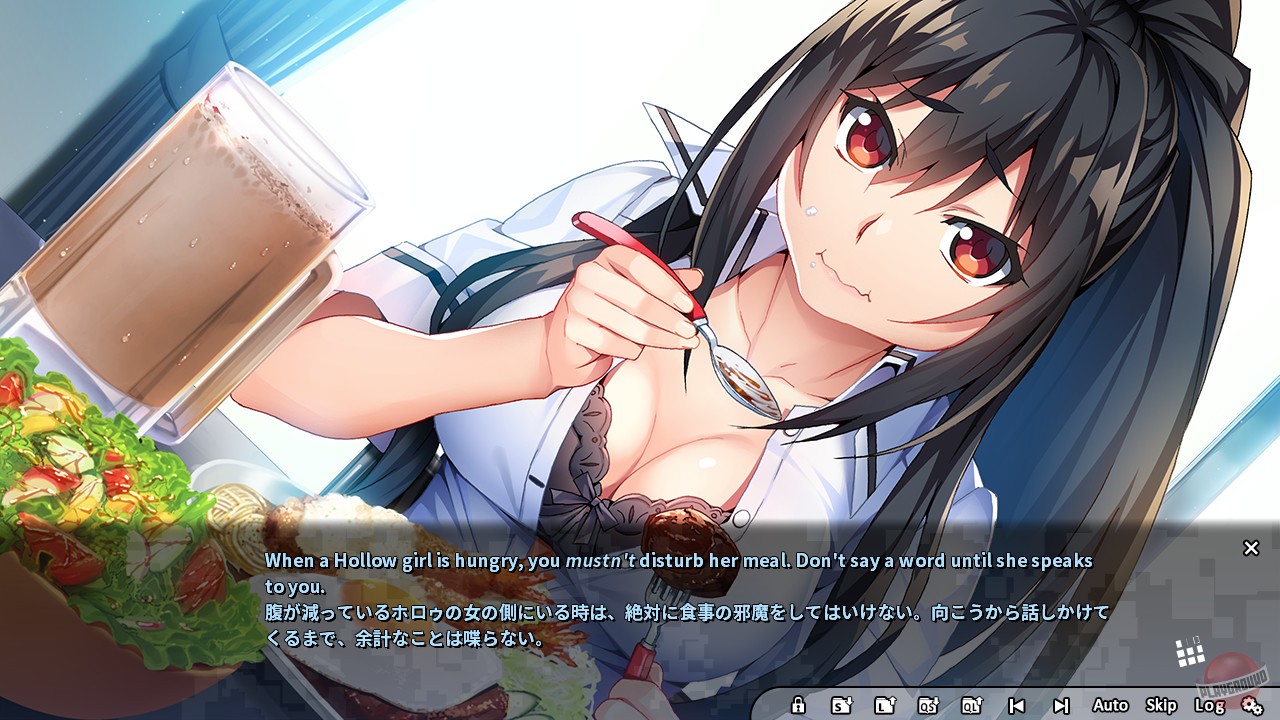Open the backlog by clicking Log
Image resolution: width=1280 pixels, height=720 pixels.
coord(1208,704)
